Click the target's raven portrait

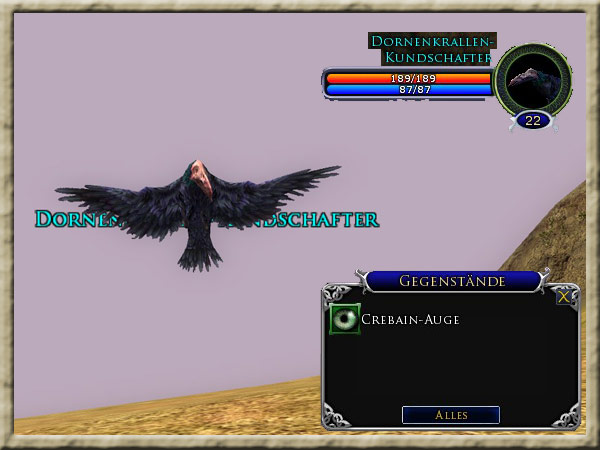pyautogui.click(x=533, y=78)
